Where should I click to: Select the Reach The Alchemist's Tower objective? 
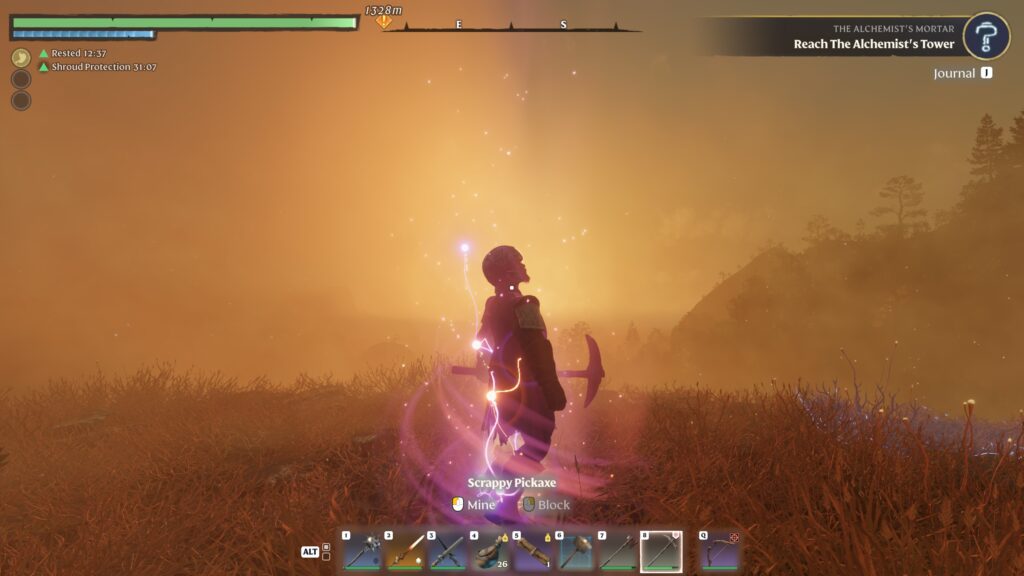tap(874, 44)
